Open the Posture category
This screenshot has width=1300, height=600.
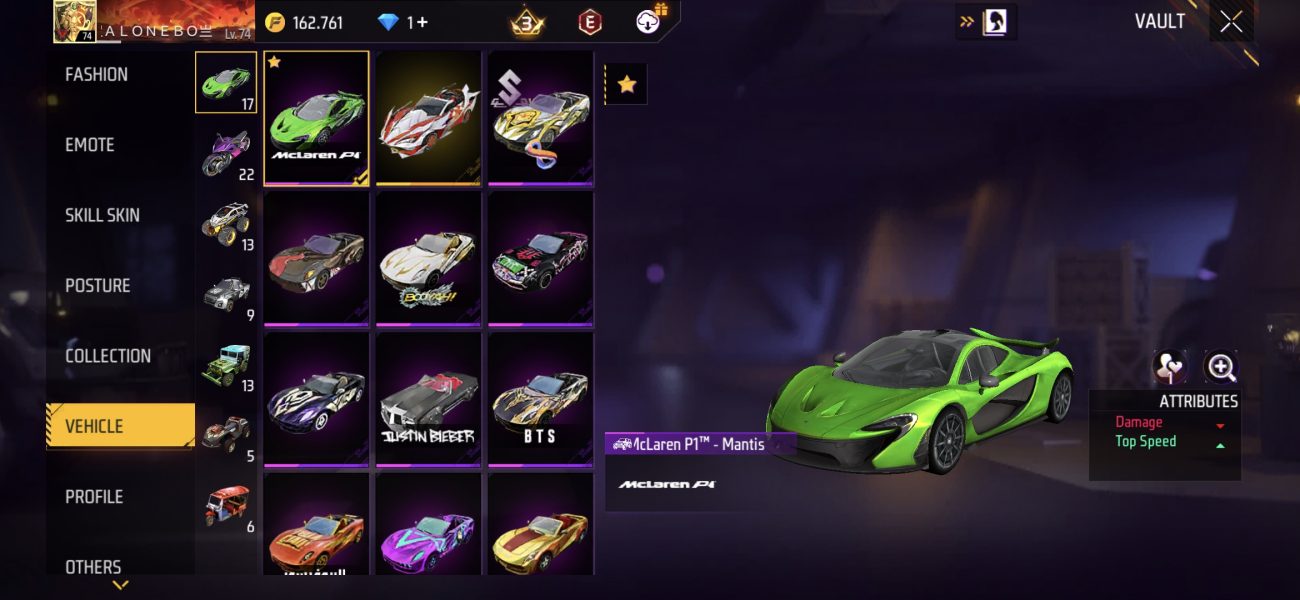pyautogui.click(x=98, y=286)
